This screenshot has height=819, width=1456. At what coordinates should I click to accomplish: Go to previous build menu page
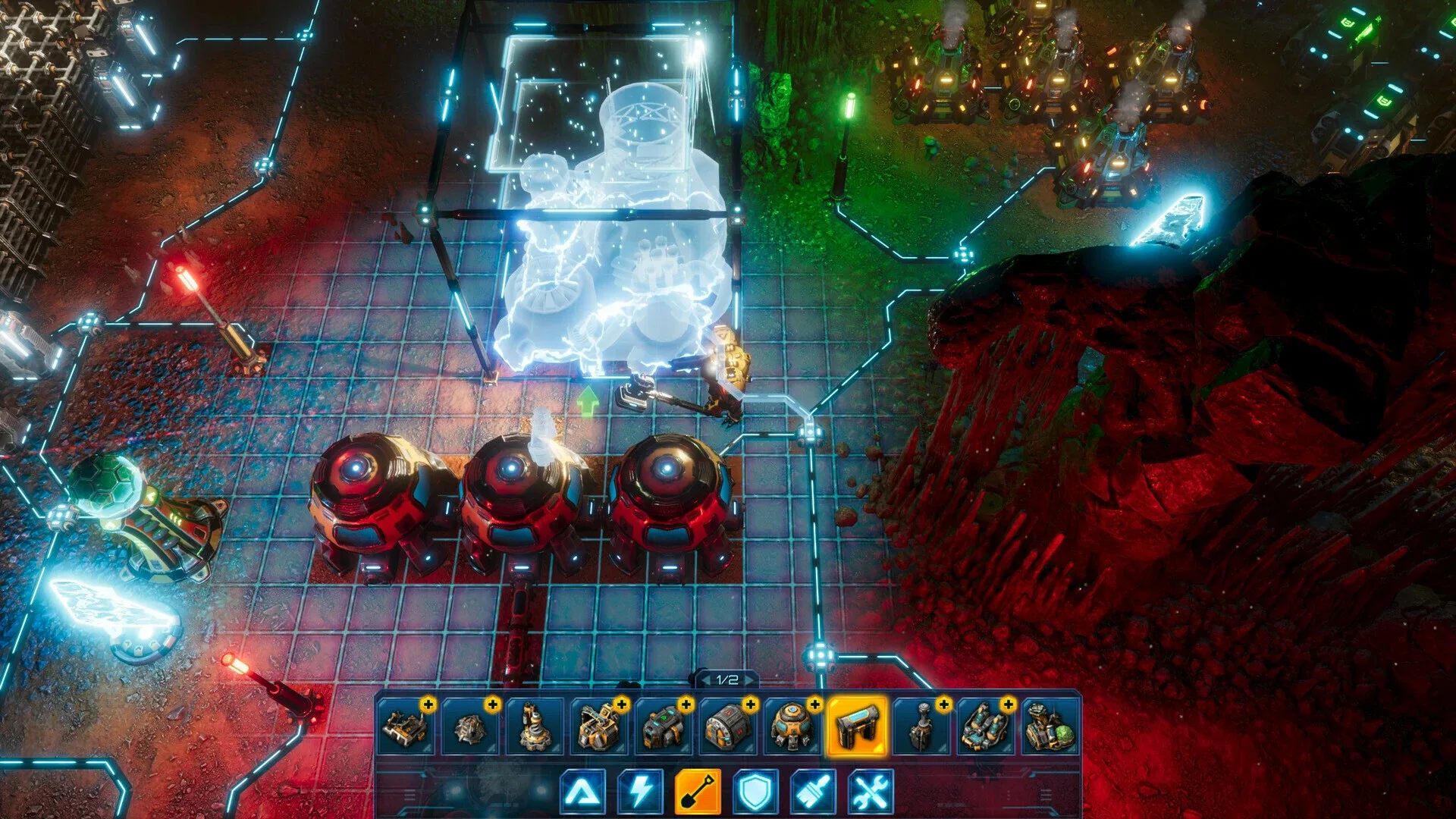[704, 679]
